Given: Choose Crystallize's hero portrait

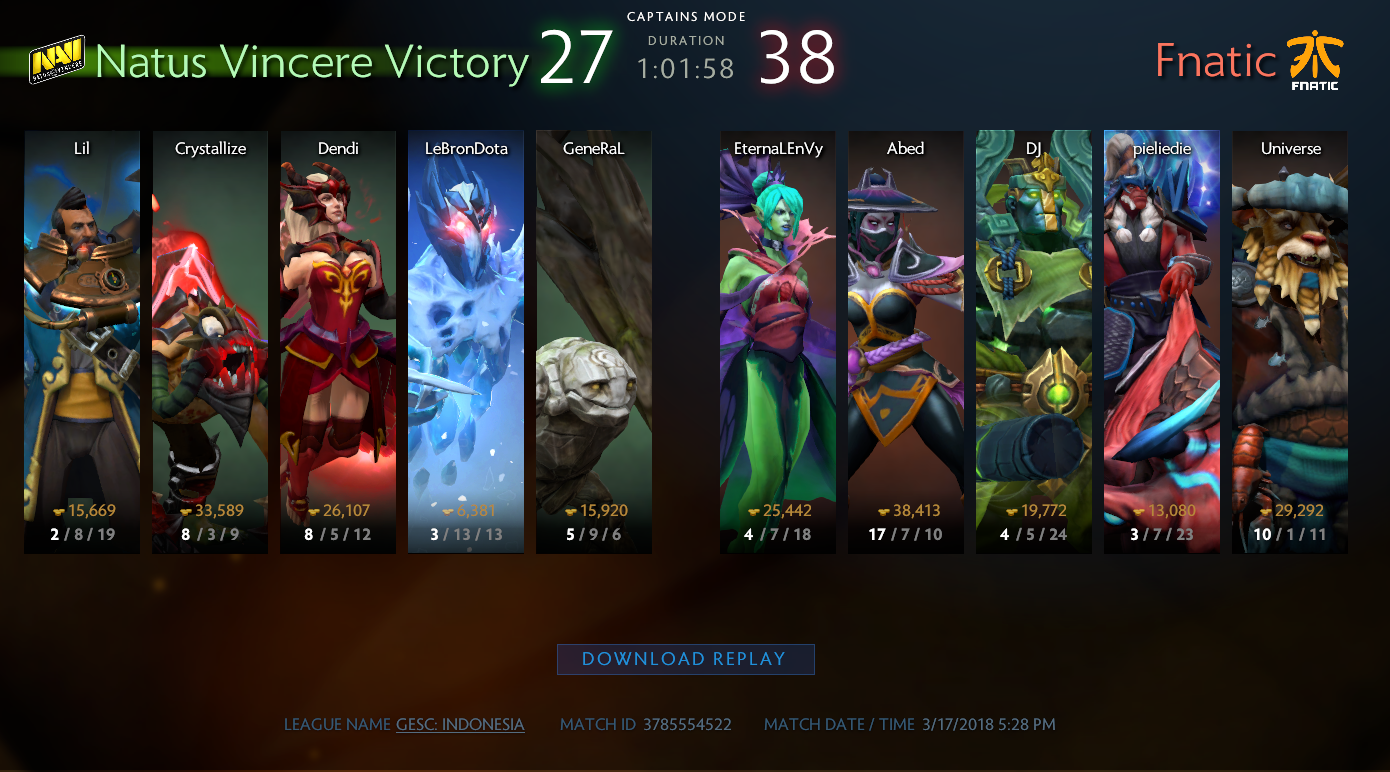Looking at the screenshot, I should tap(210, 341).
